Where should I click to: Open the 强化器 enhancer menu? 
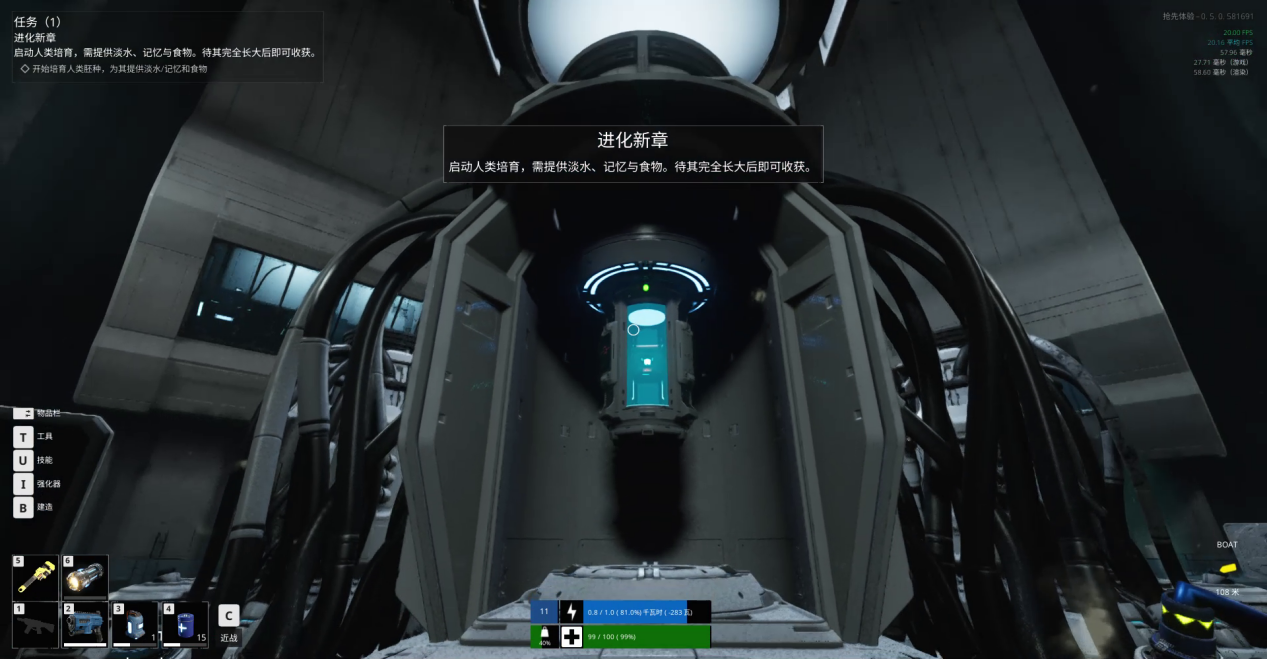(23, 484)
